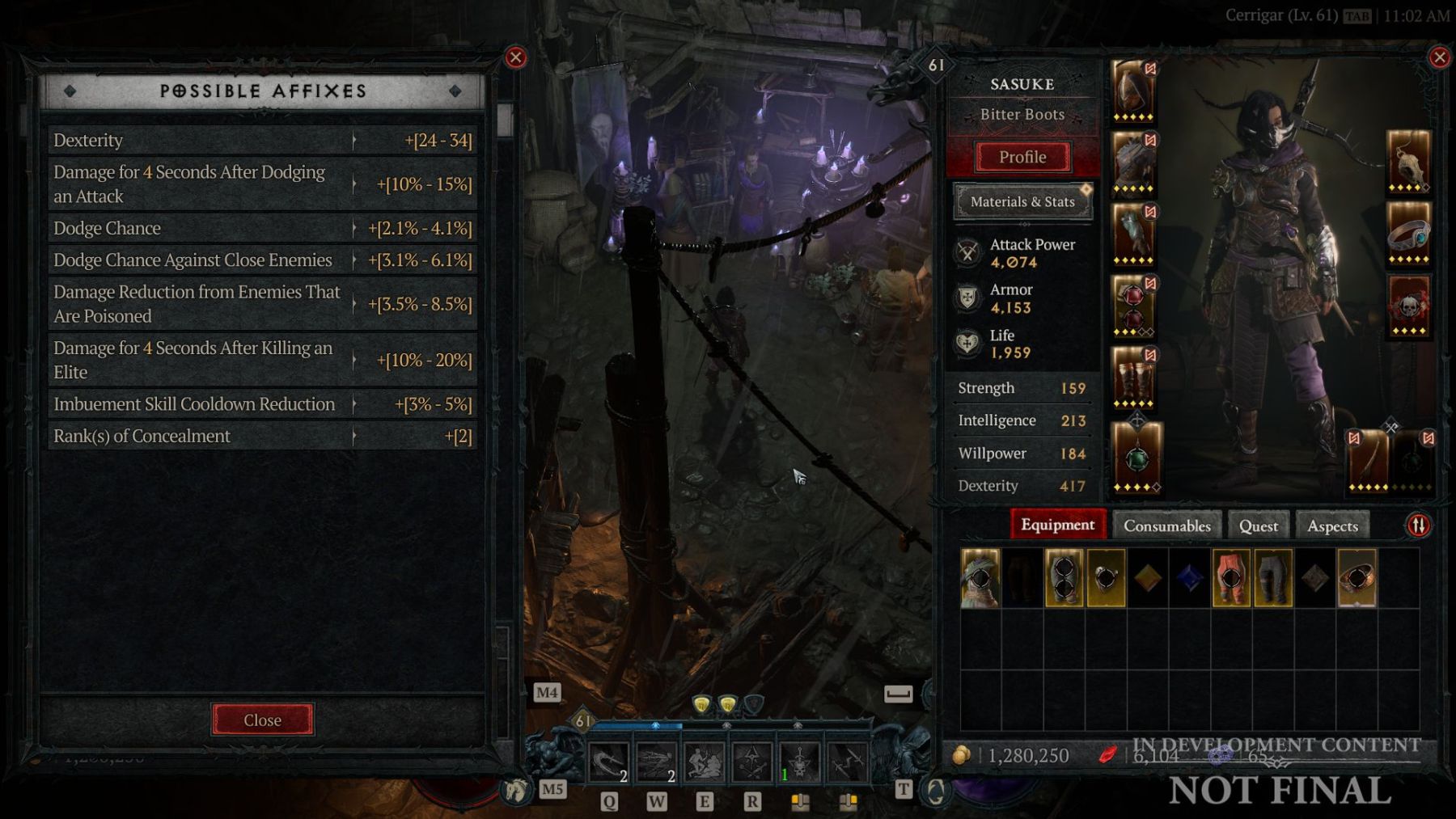The height and width of the screenshot is (819, 1456).
Task: Activate the skull and dagger skill icon
Action: [x=800, y=762]
